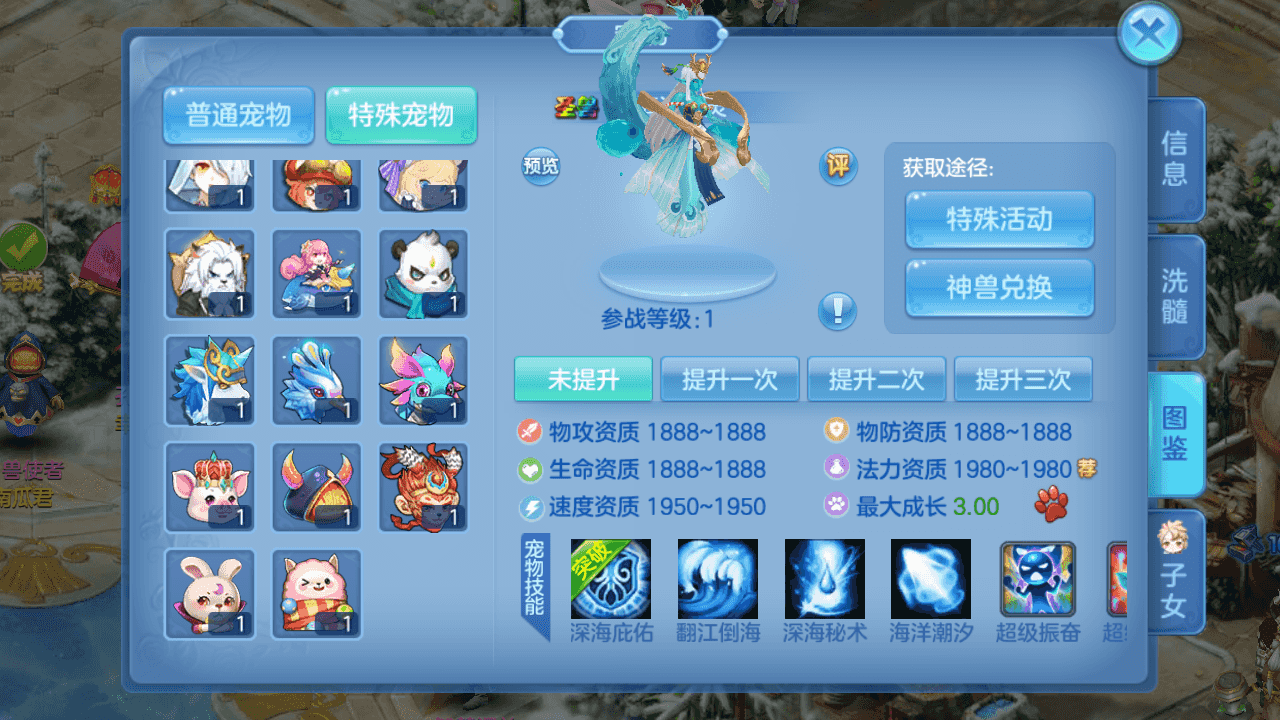Click the 深海秘术 skill icon

[x=823, y=580]
